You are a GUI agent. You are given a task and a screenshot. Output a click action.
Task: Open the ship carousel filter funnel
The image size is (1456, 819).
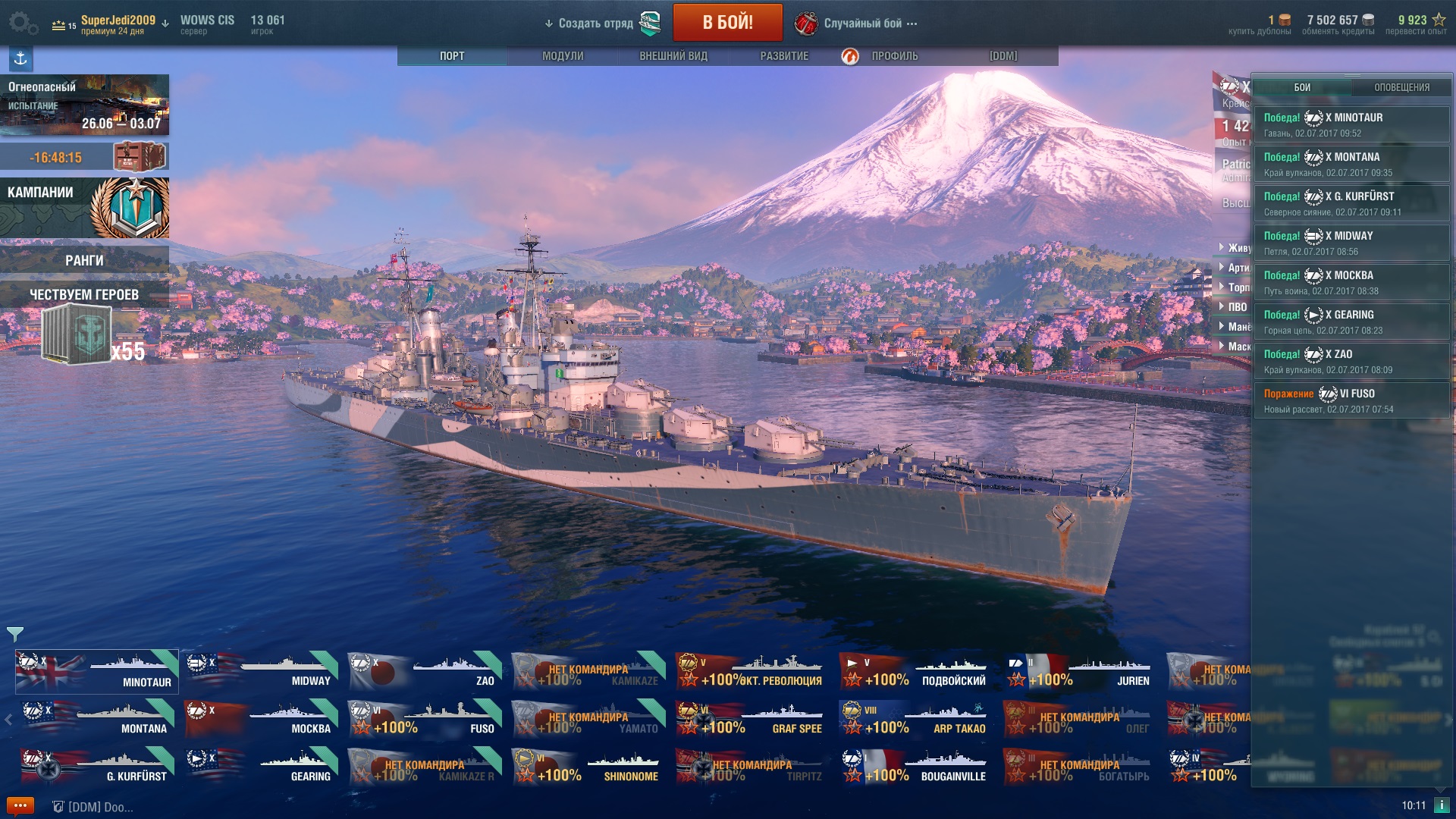15,633
